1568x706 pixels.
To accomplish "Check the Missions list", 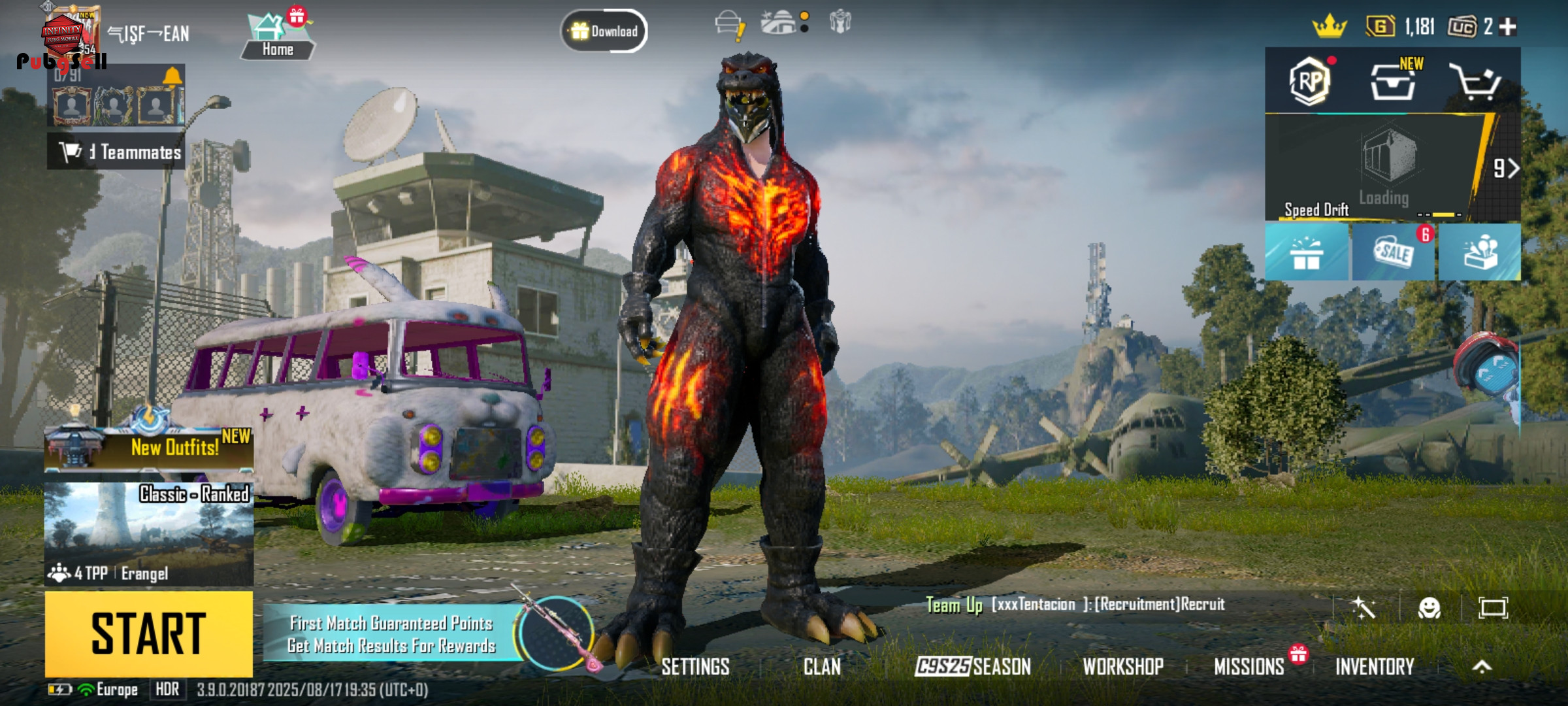I will tap(1249, 667).
